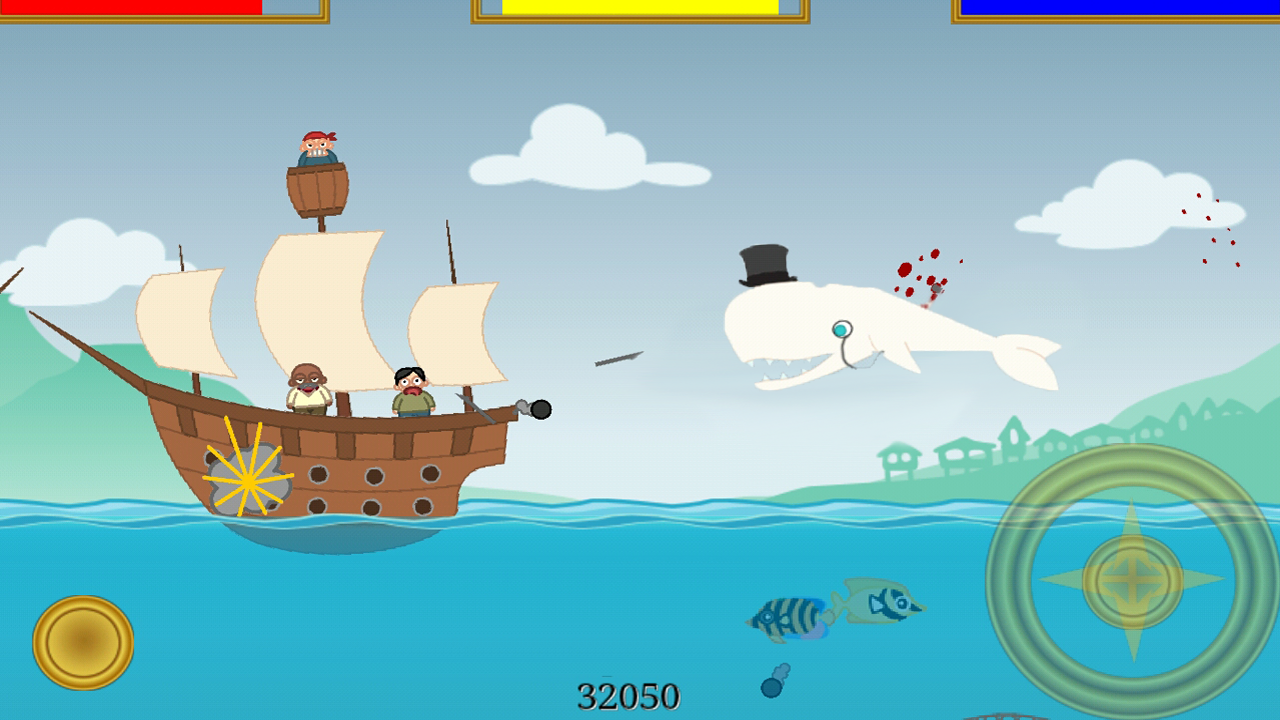Select the frightened sailor in green shirt
1280x720 pixels.
coord(410,390)
